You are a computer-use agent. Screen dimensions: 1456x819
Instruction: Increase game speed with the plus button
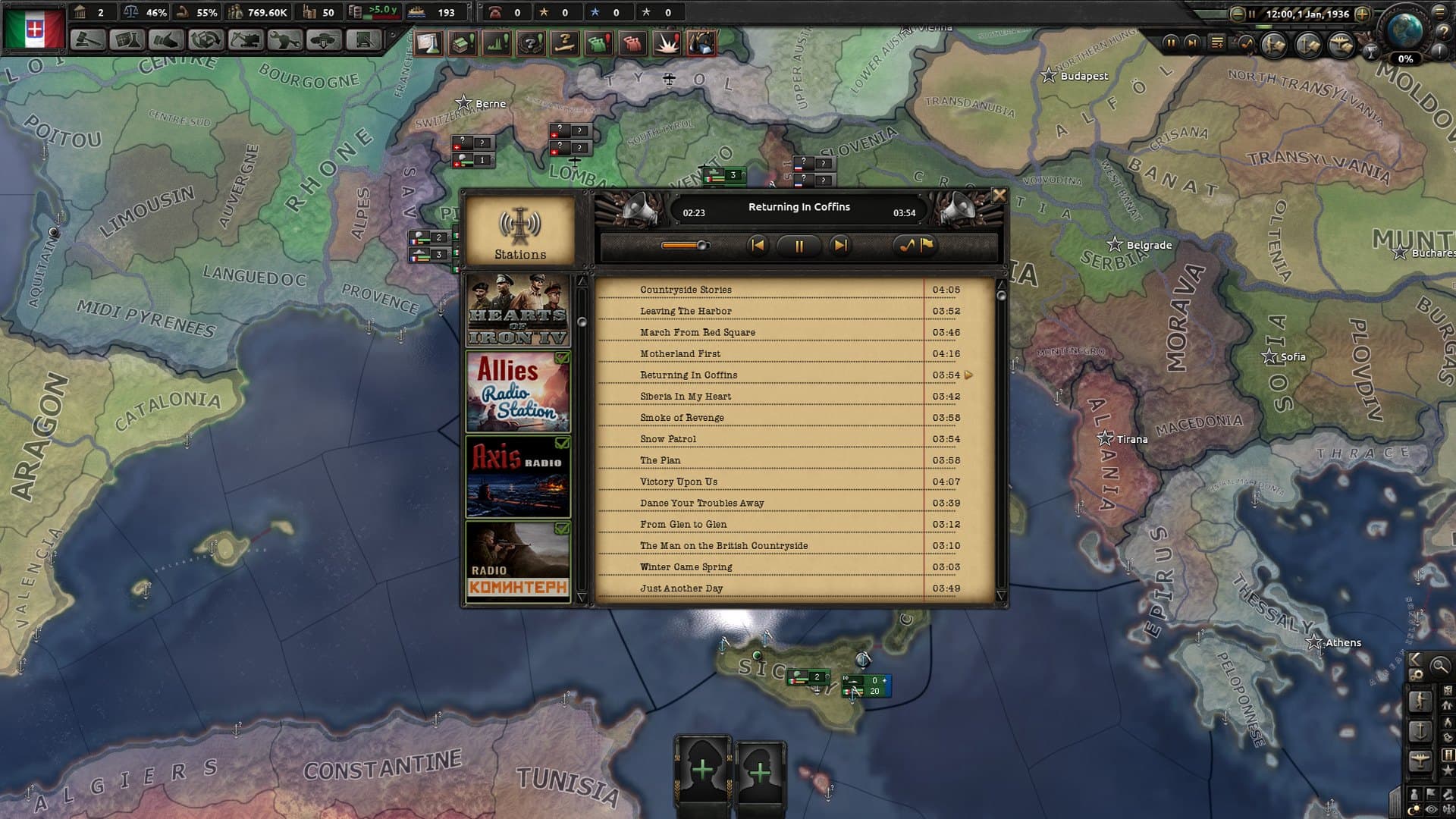pos(1362,14)
